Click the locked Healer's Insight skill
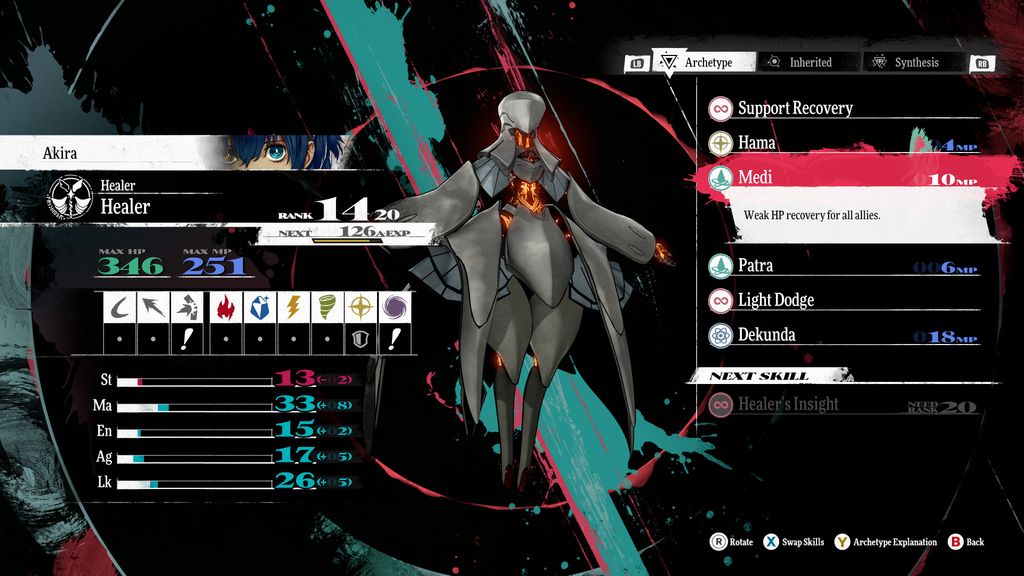The height and width of the screenshot is (576, 1024). tap(788, 405)
